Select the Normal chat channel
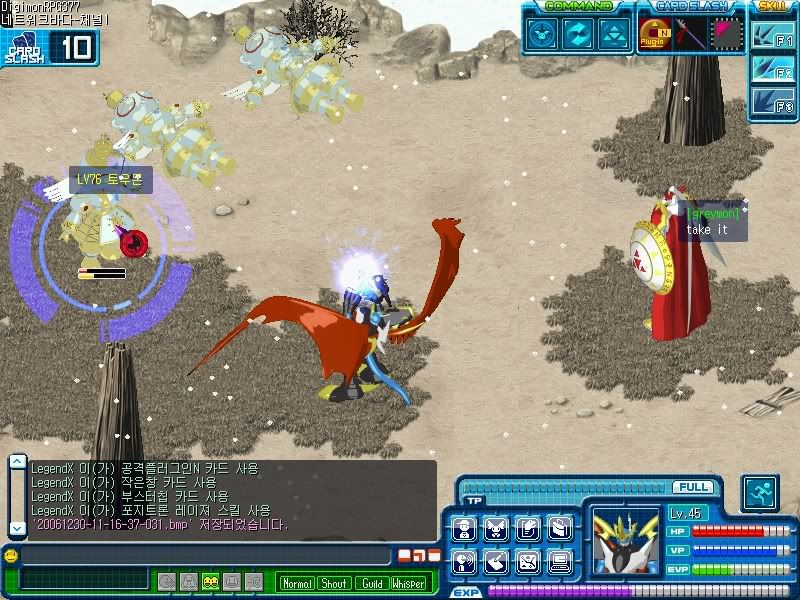Image resolution: width=800 pixels, height=600 pixels. coord(296,583)
